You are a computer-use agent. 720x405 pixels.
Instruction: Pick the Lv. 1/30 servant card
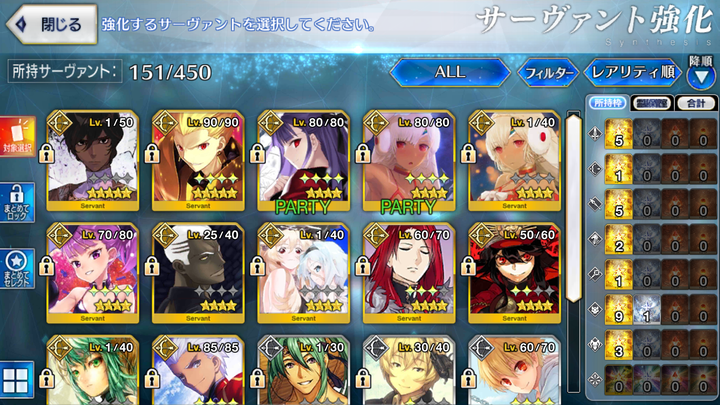tap(301, 371)
